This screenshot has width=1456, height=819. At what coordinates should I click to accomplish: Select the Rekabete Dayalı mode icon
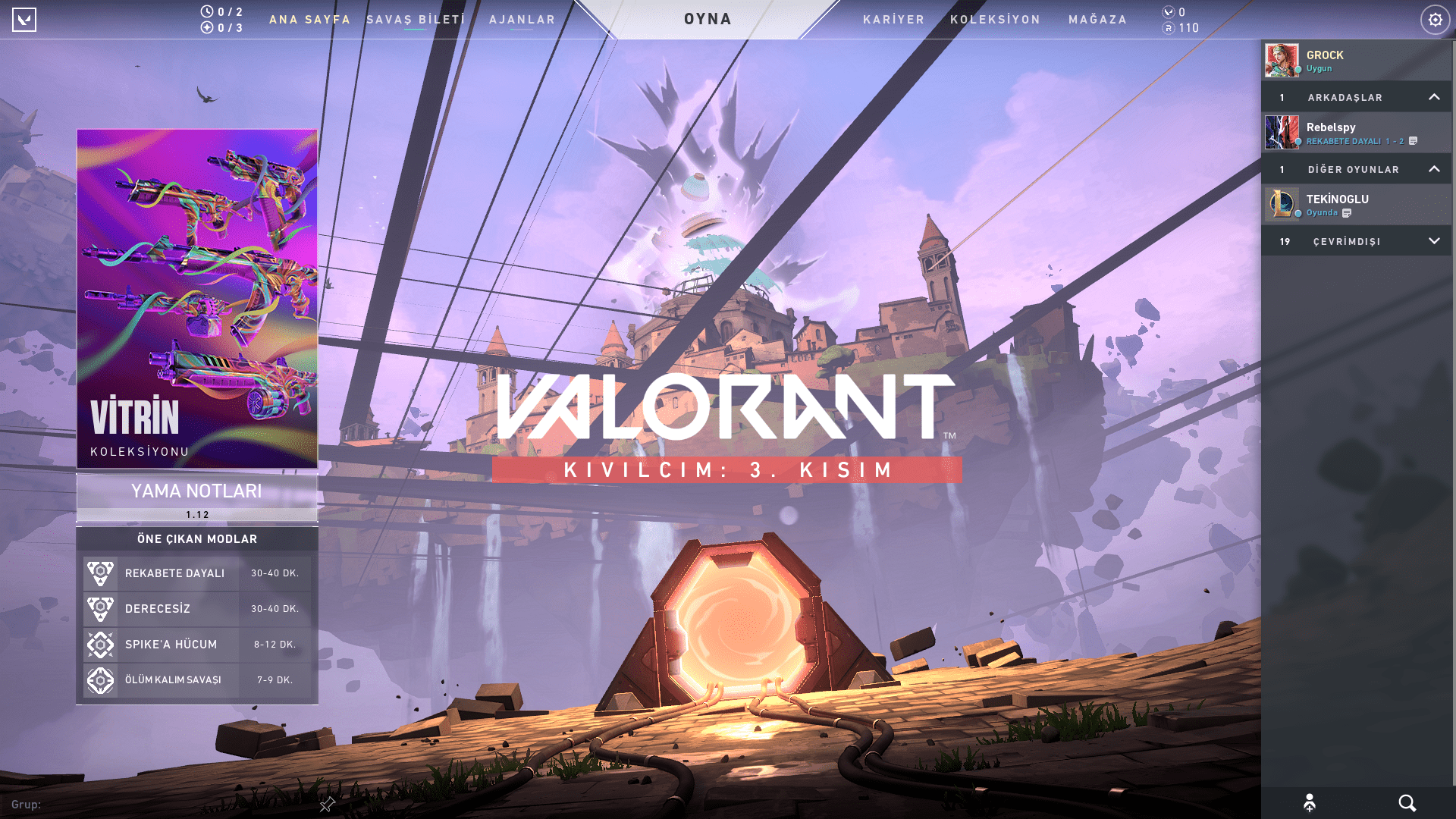coord(101,573)
